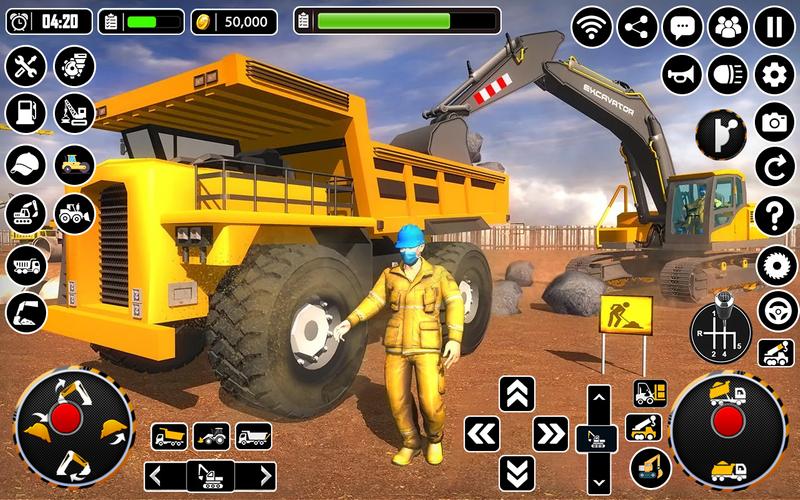800x500 pixels.
Task: Steer left with the double-chevron button
Action: [482, 433]
